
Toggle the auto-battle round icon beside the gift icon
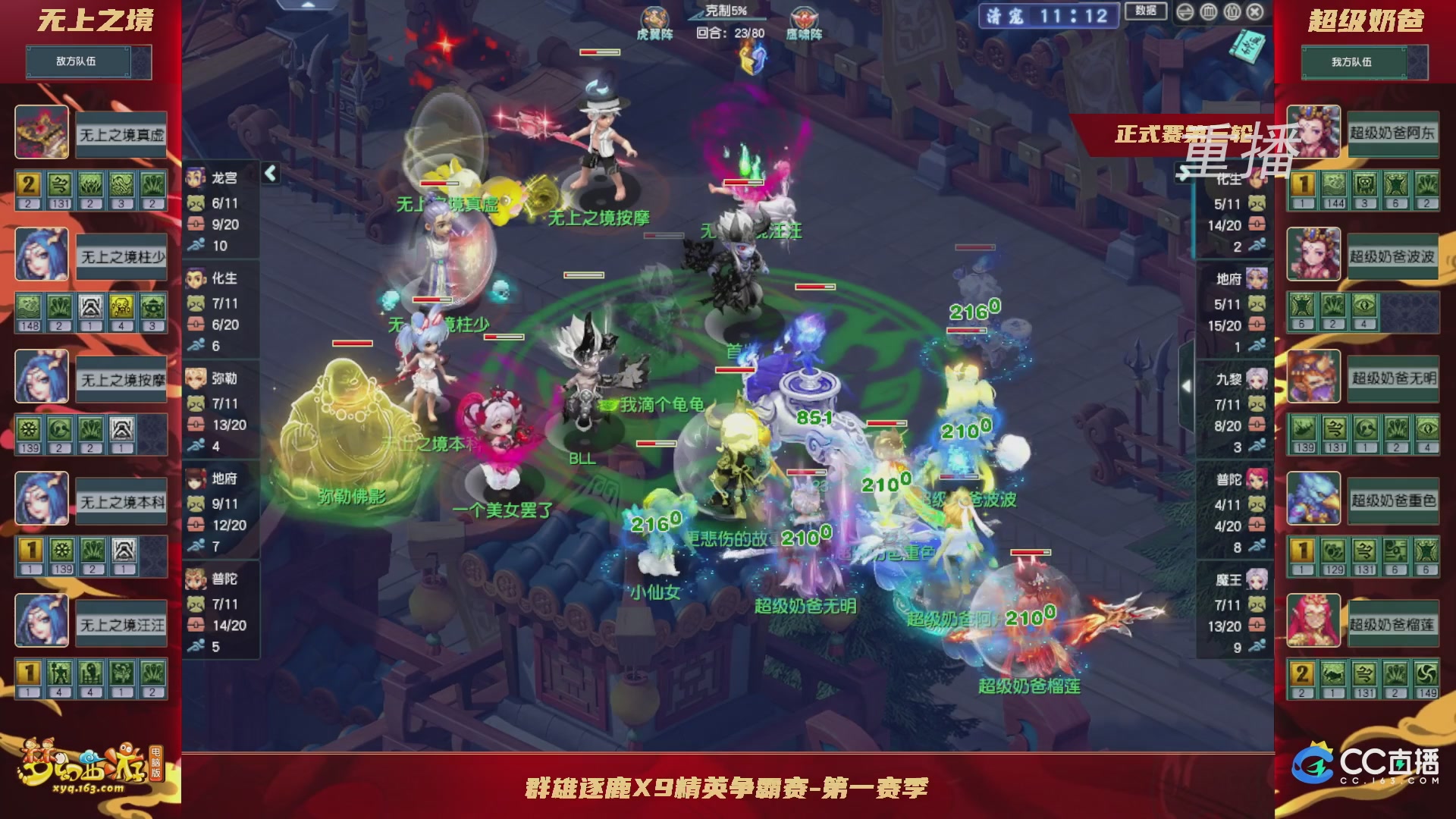tap(1208, 12)
